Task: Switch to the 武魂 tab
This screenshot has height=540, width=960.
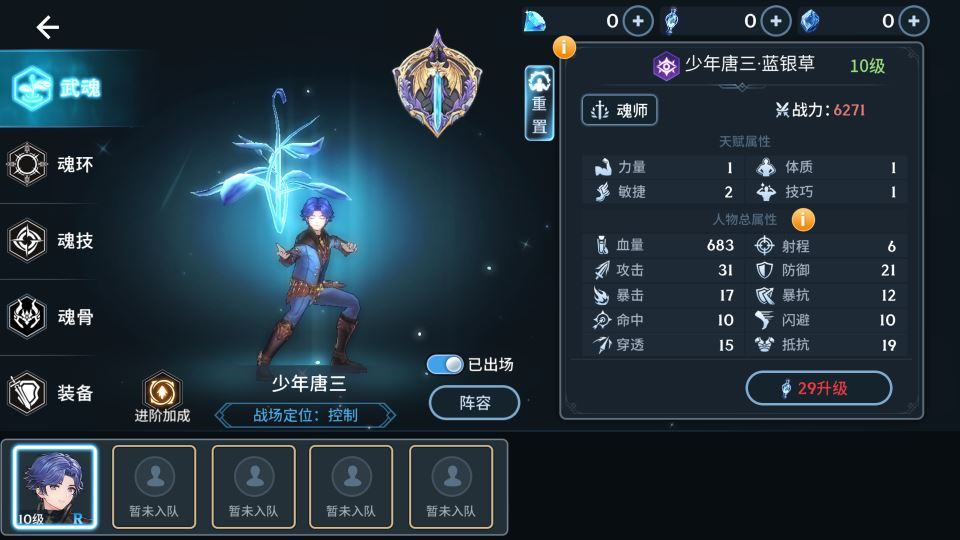Action: pyautogui.click(x=58, y=88)
